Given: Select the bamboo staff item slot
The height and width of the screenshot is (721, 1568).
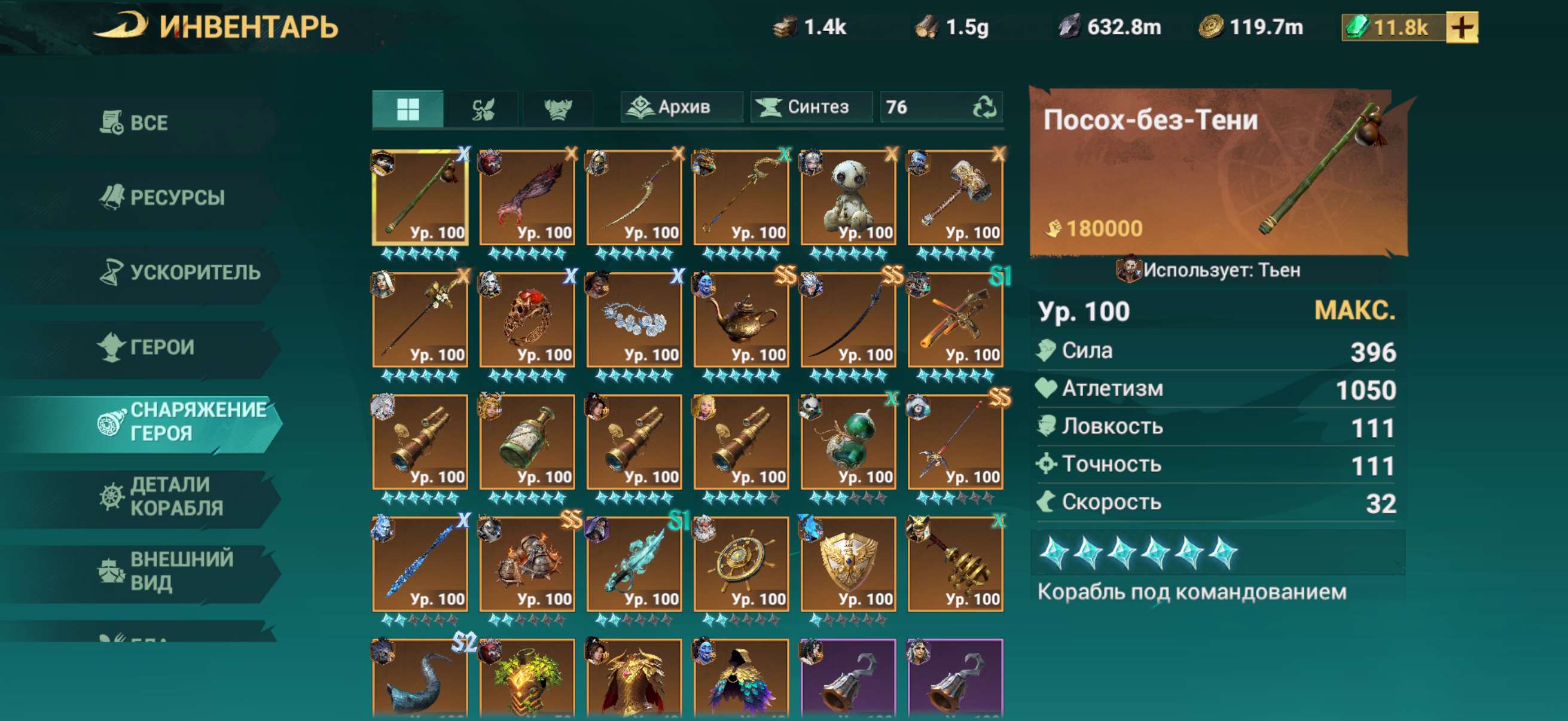Looking at the screenshot, I should tap(420, 197).
